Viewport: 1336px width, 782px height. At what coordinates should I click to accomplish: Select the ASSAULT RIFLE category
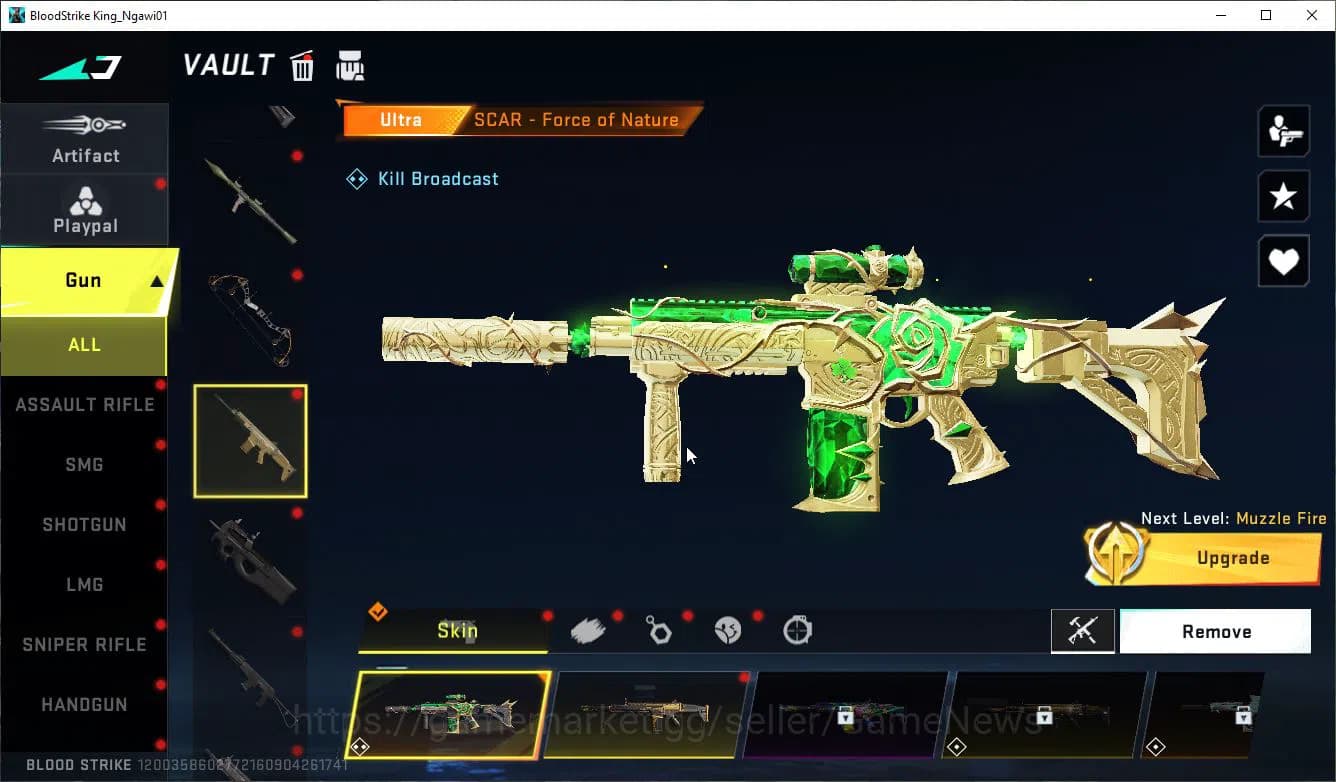[x=85, y=404]
